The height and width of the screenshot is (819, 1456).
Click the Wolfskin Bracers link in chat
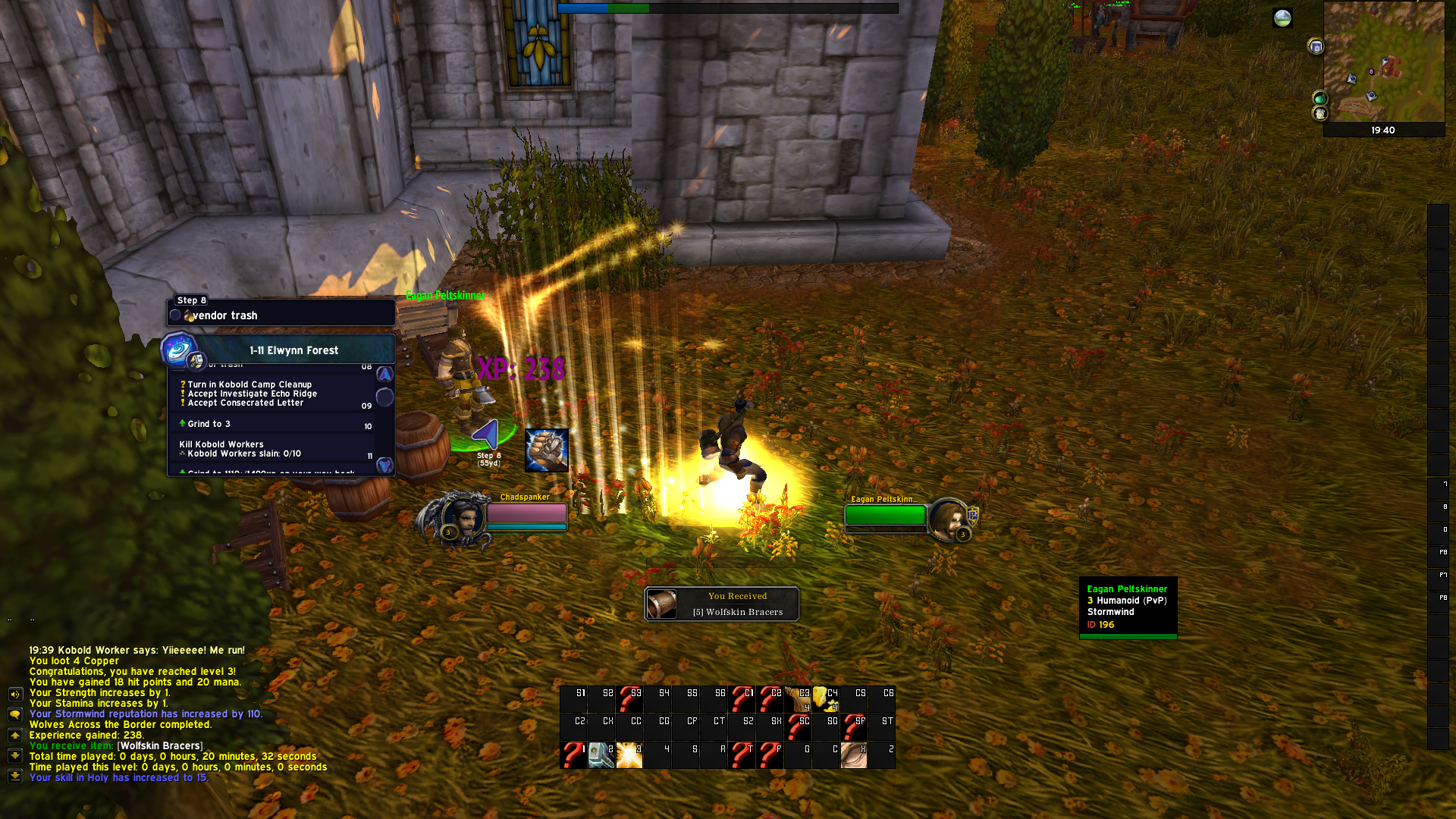click(x=161, y=746)
